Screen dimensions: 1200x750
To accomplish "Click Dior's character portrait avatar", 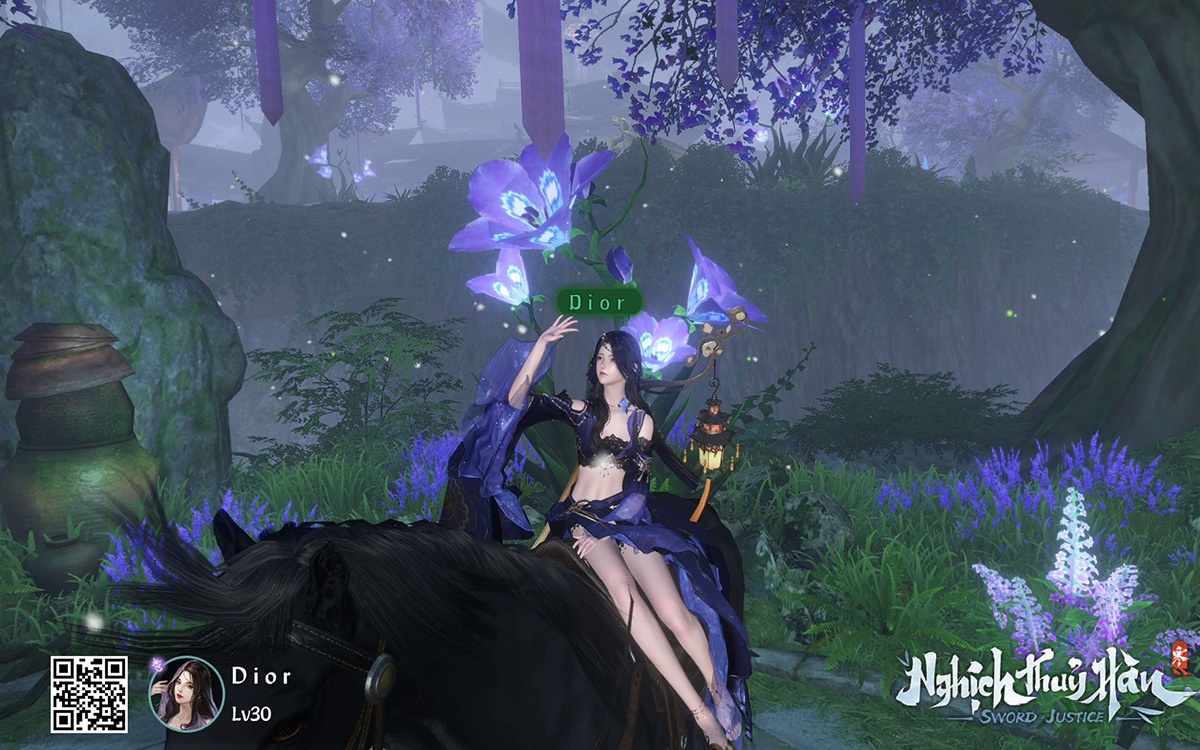I will [186, 693].
